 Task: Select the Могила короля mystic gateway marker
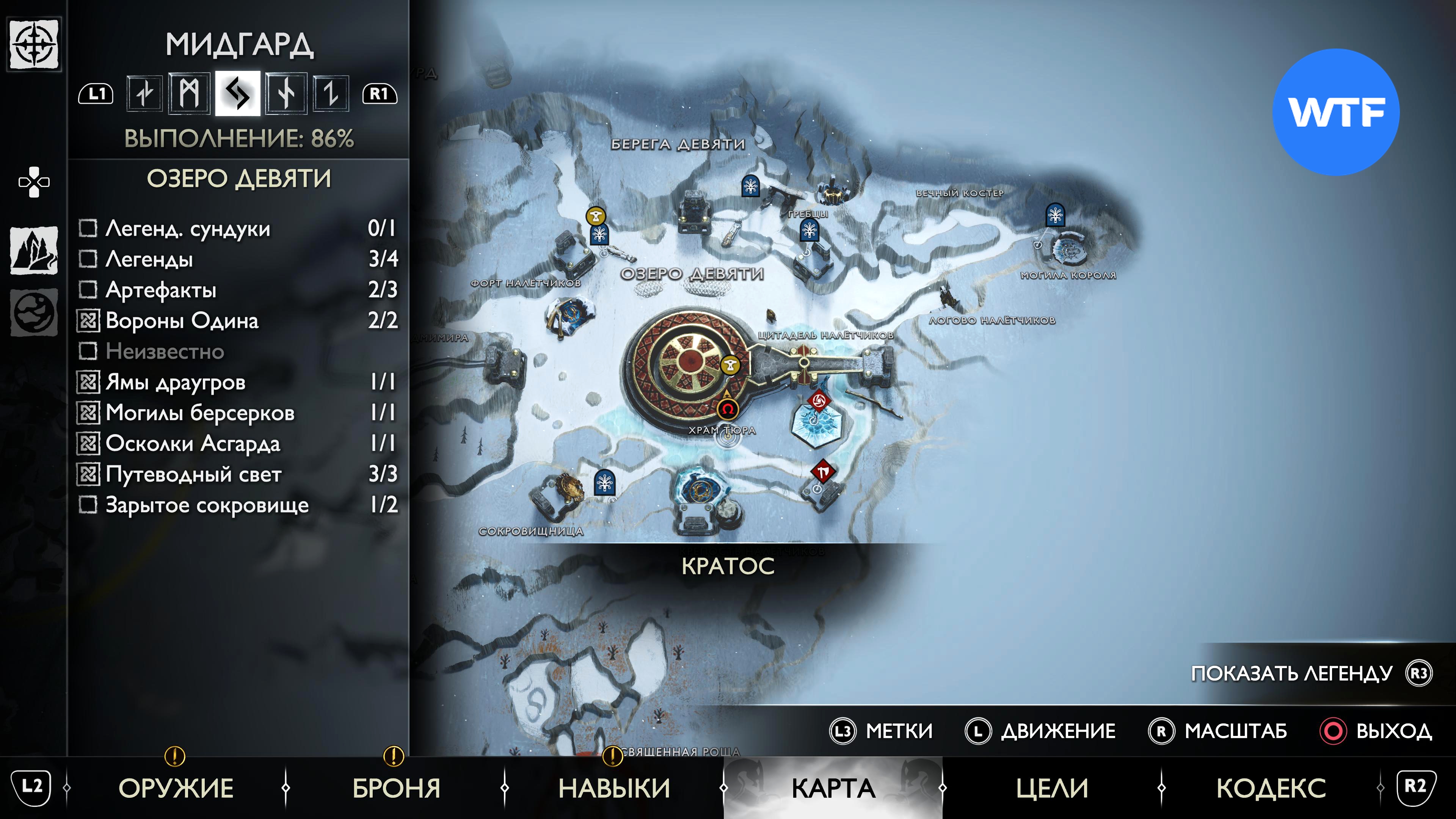(1055, 215)
